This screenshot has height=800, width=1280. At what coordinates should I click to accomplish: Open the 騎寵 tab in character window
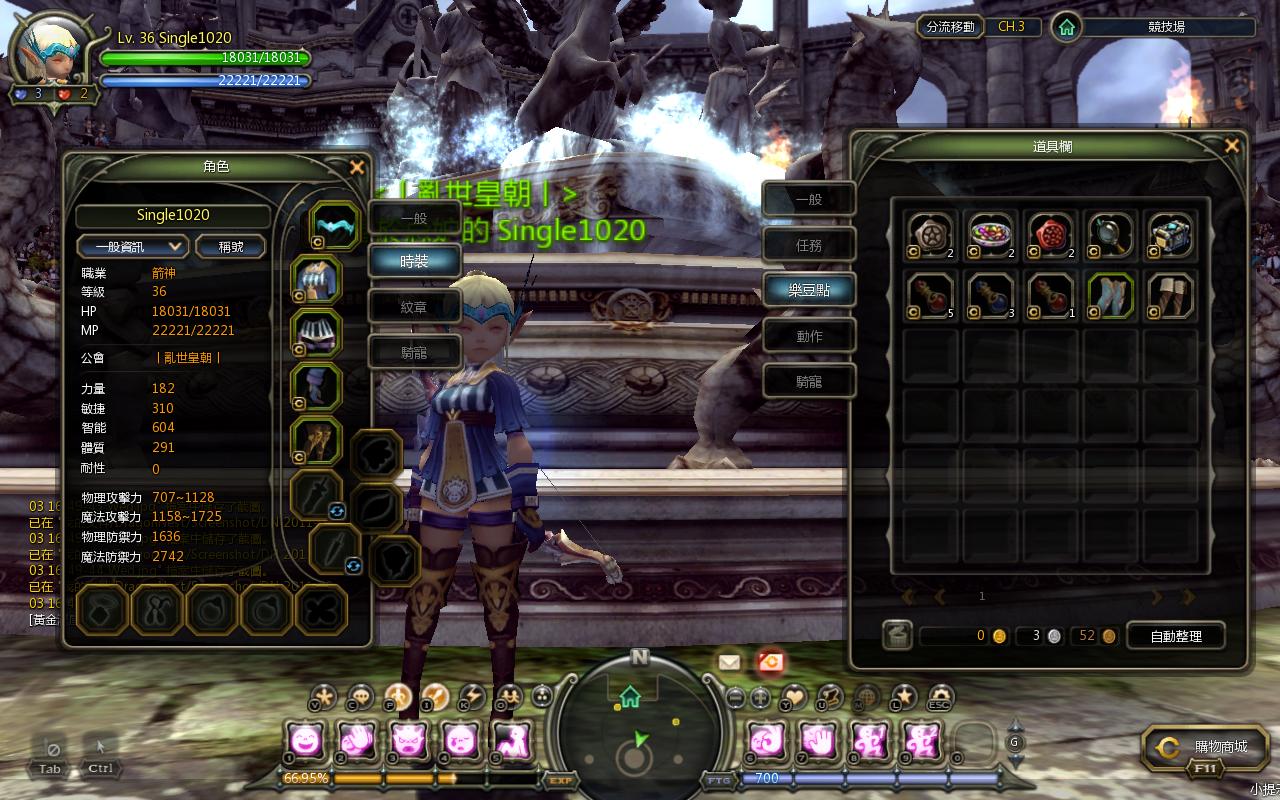pos(414,351)
